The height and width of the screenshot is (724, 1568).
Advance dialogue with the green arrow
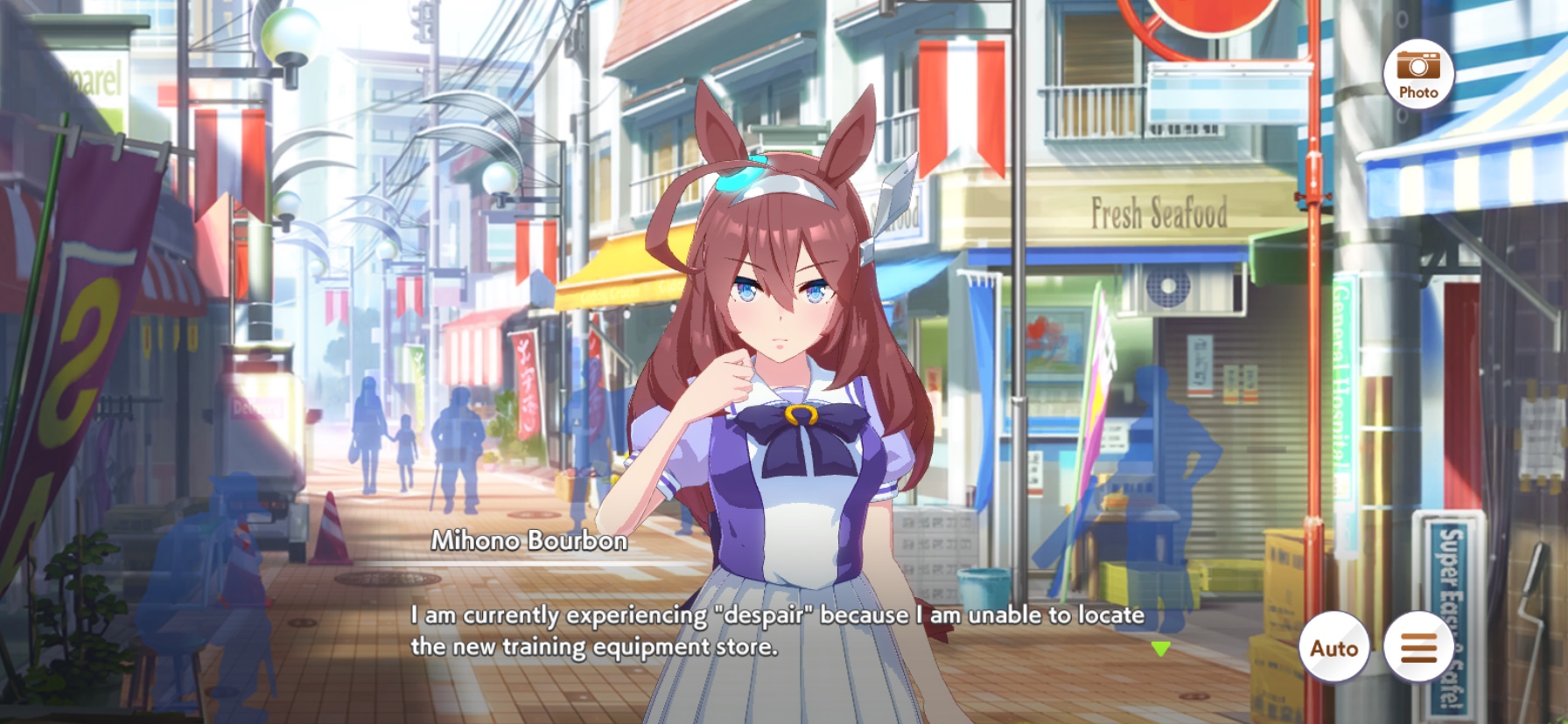(x=1160, y=649)
